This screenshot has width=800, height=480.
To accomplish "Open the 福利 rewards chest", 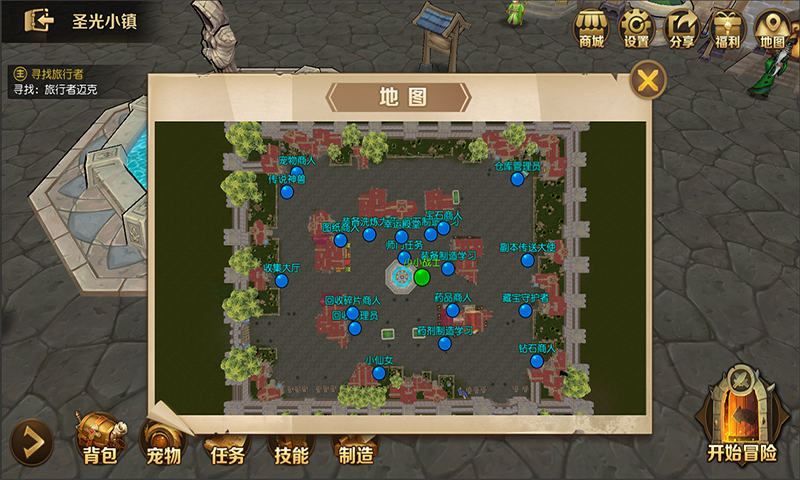I will [727, 28].
